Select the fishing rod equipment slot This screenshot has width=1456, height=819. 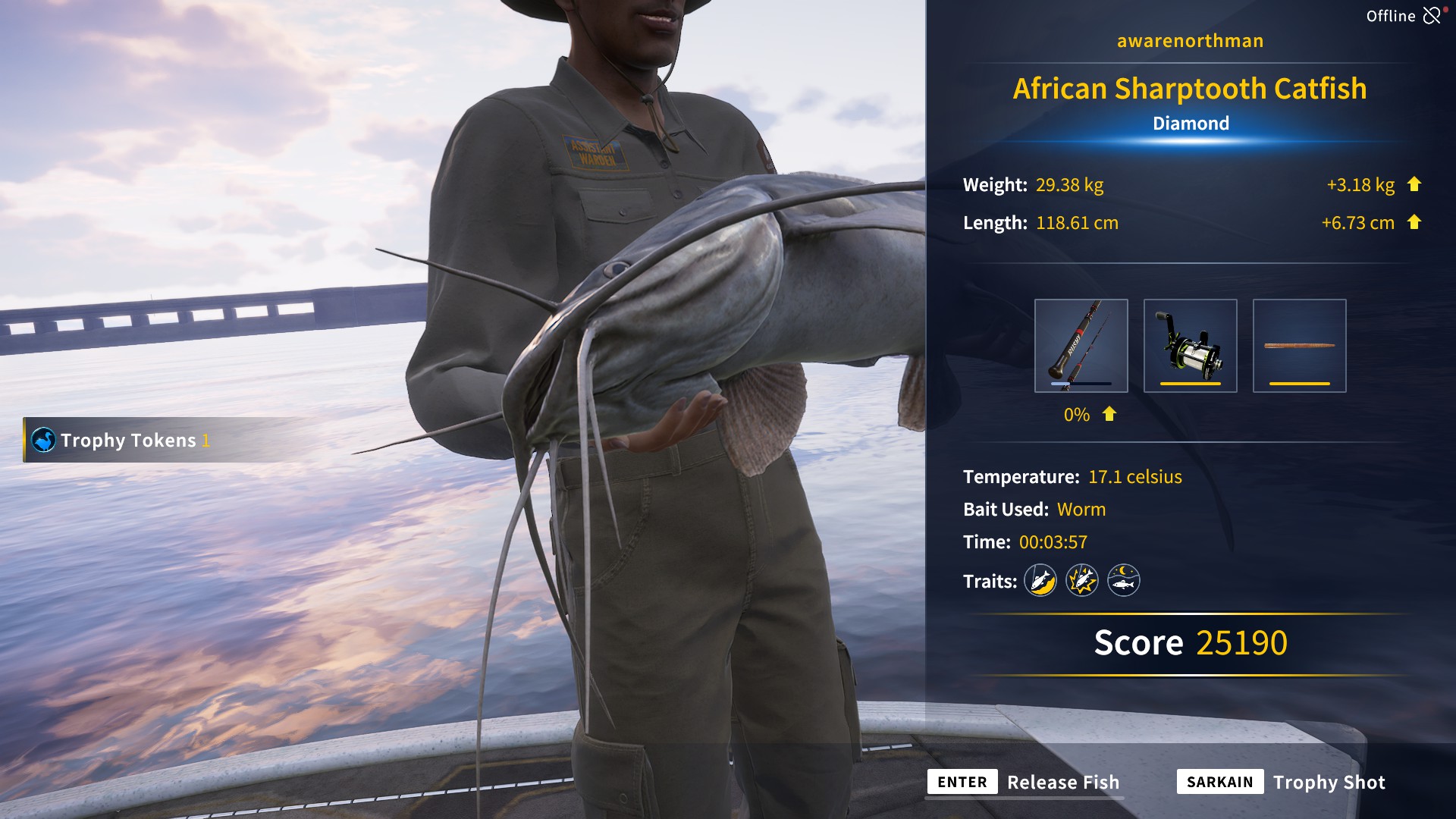(x=1081, y=346)
